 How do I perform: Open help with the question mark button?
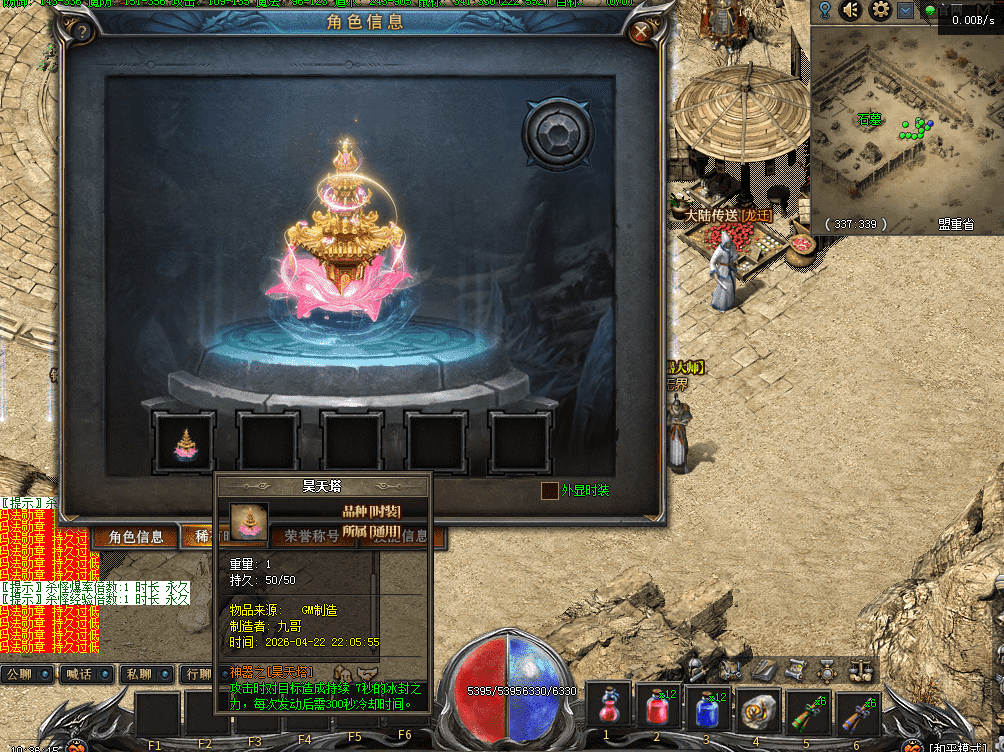tap(83, 33)
